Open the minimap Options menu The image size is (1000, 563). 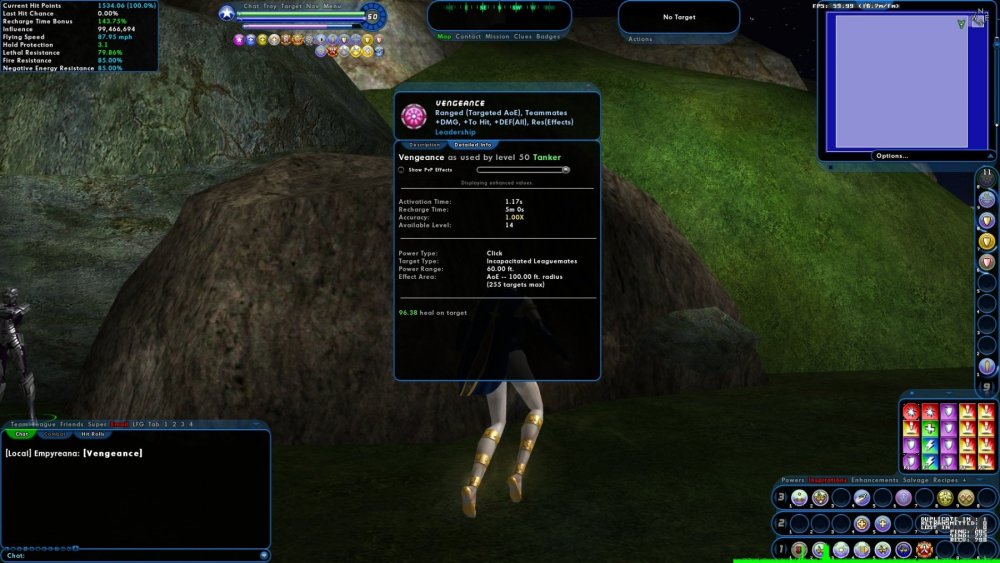pyautogui.click(x=892, y=155)
